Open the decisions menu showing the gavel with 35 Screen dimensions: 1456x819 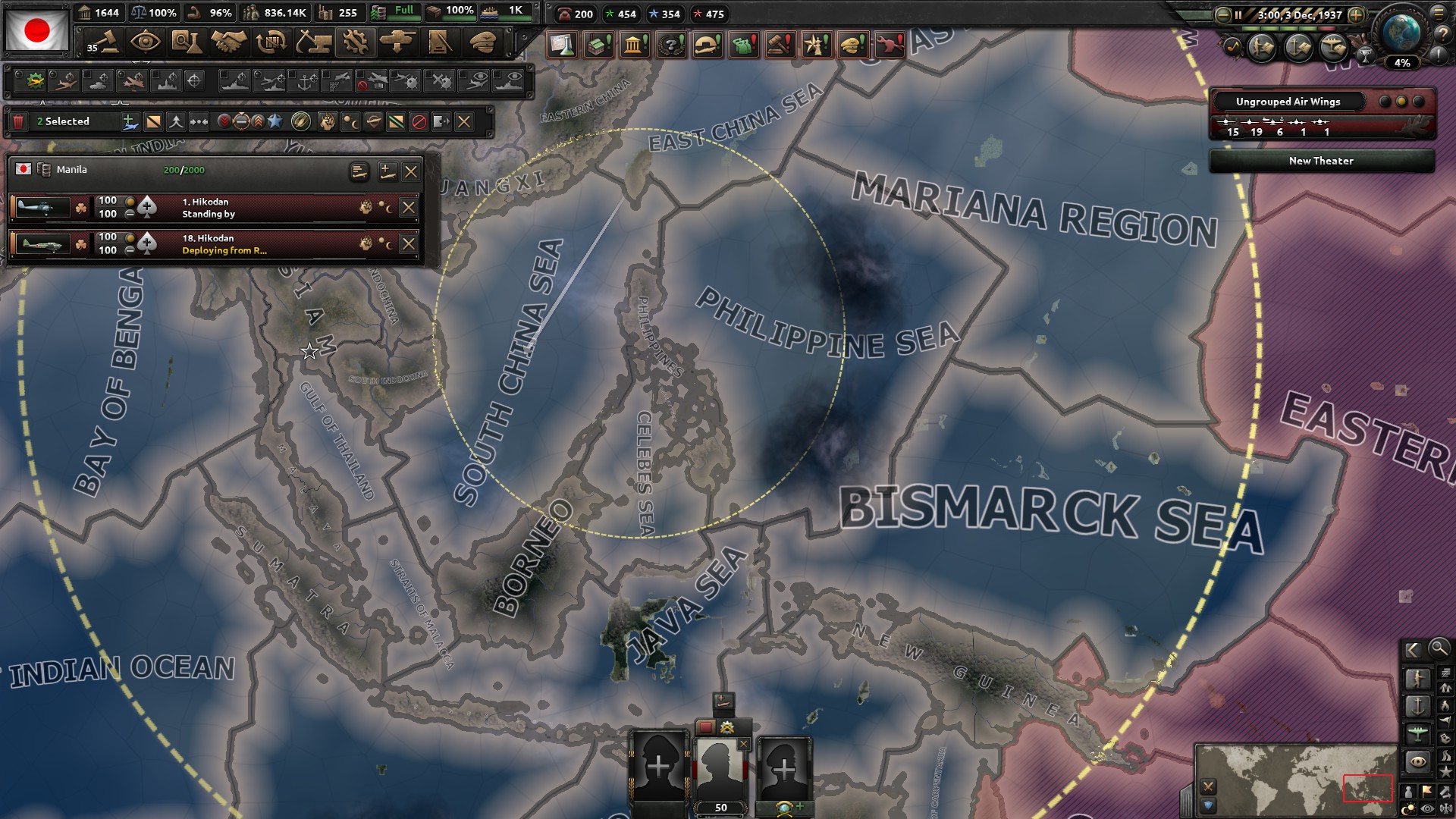coord(106,42)
